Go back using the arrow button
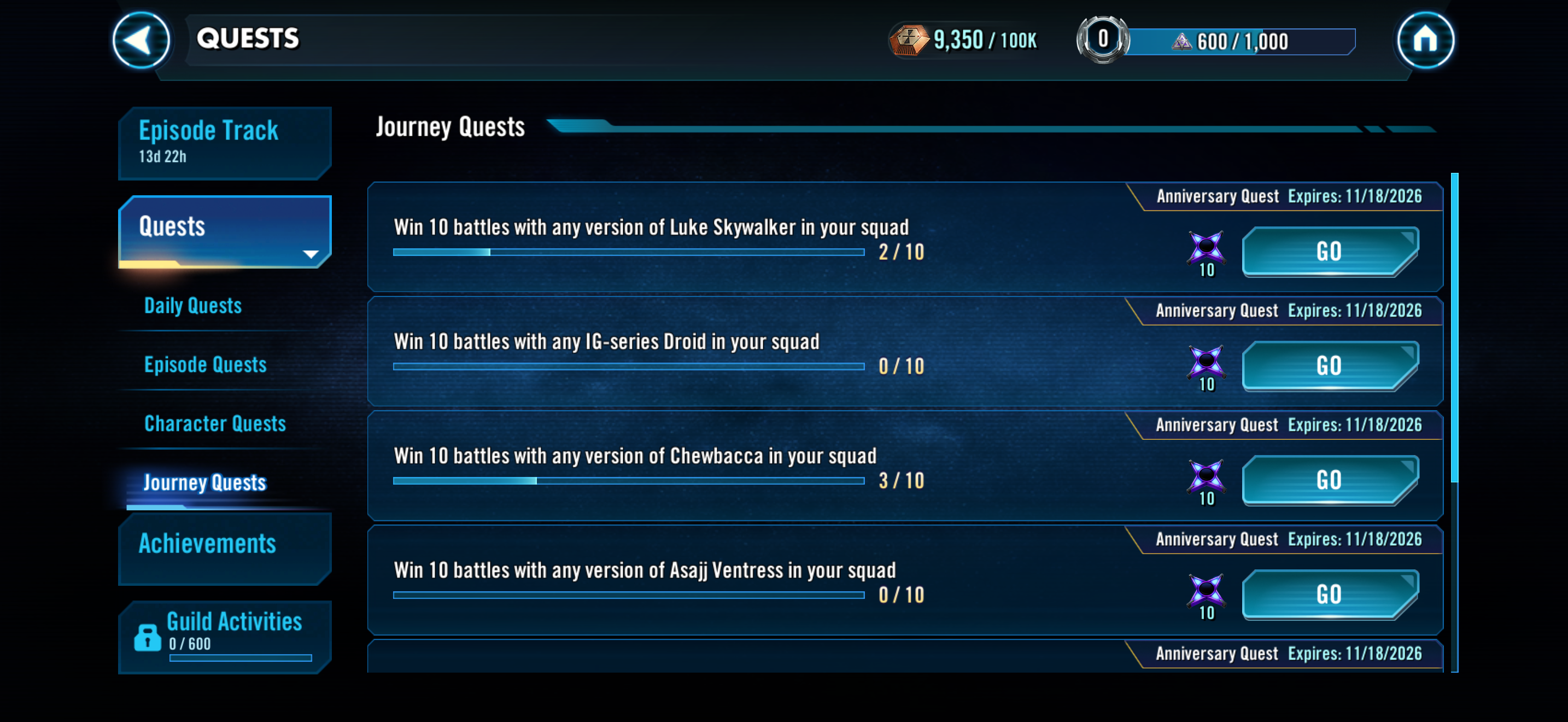The image size is (1568, 722). point(141,40)
